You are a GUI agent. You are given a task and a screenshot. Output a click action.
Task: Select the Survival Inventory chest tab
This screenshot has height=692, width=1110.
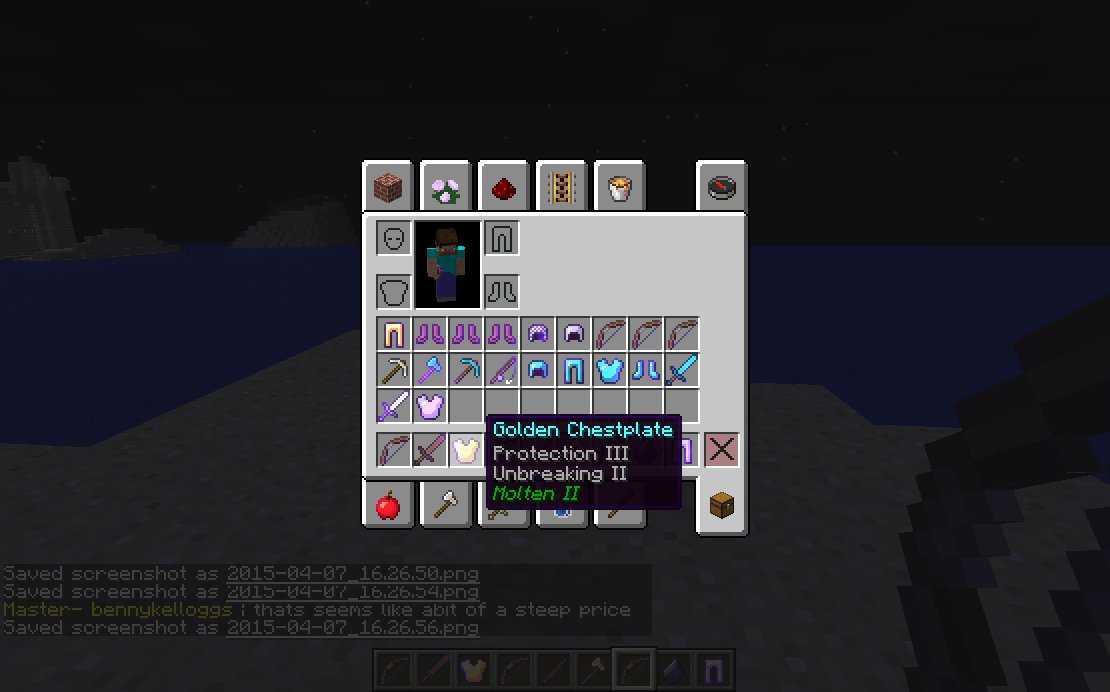pyautogui.click(x=722, y=507)
